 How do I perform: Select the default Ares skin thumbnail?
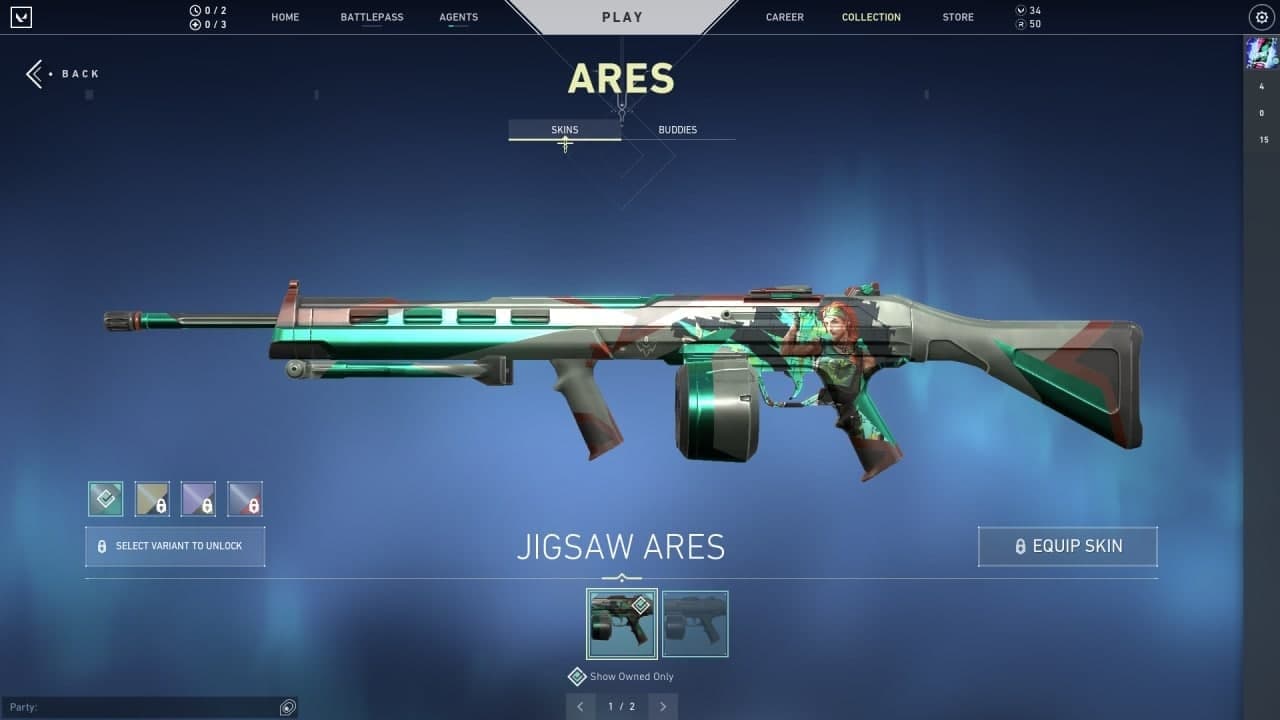(x=695, y=624)
